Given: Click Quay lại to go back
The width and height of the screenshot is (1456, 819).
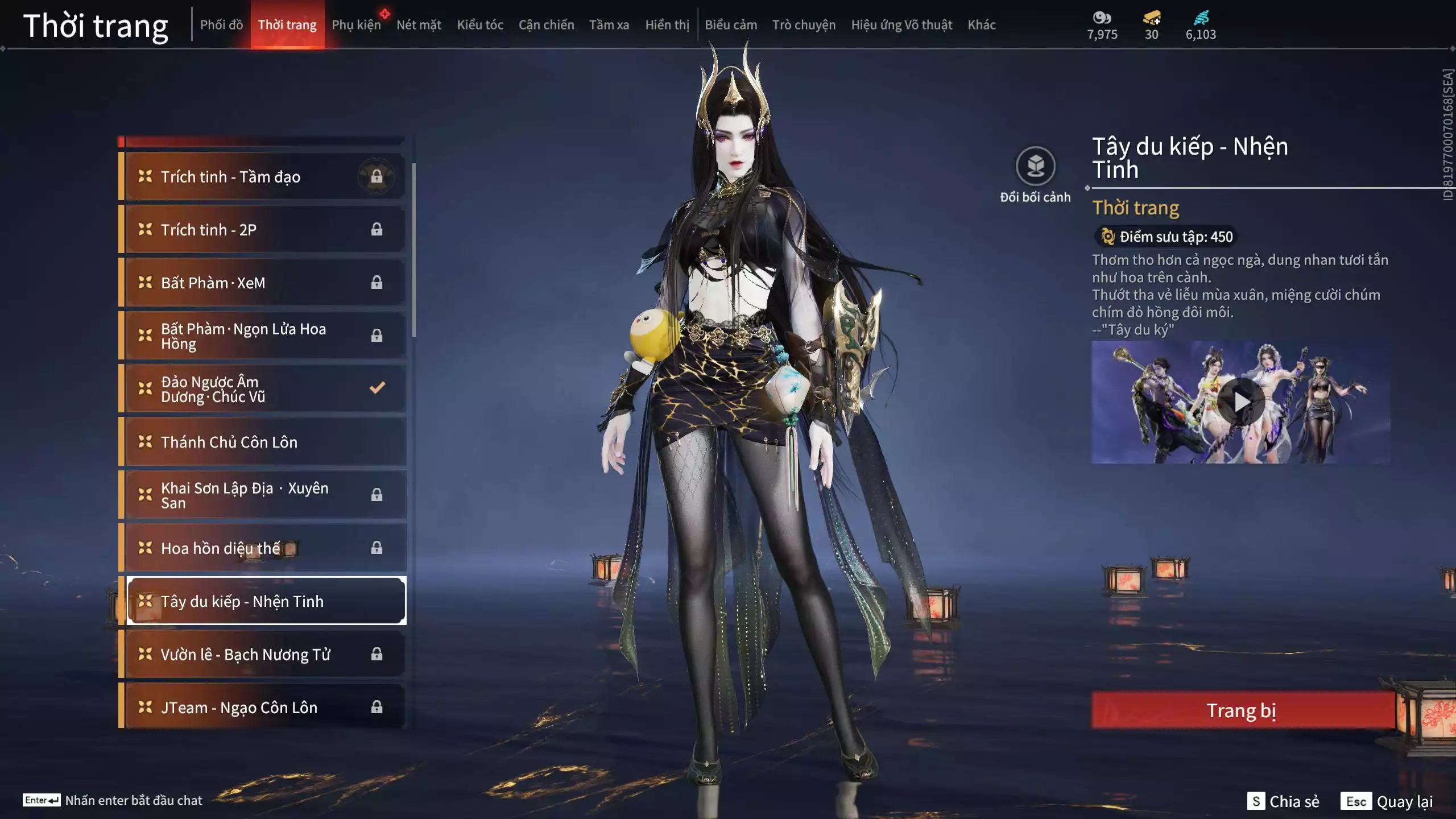Looking at the screenshot, I should click(1387, 801).
